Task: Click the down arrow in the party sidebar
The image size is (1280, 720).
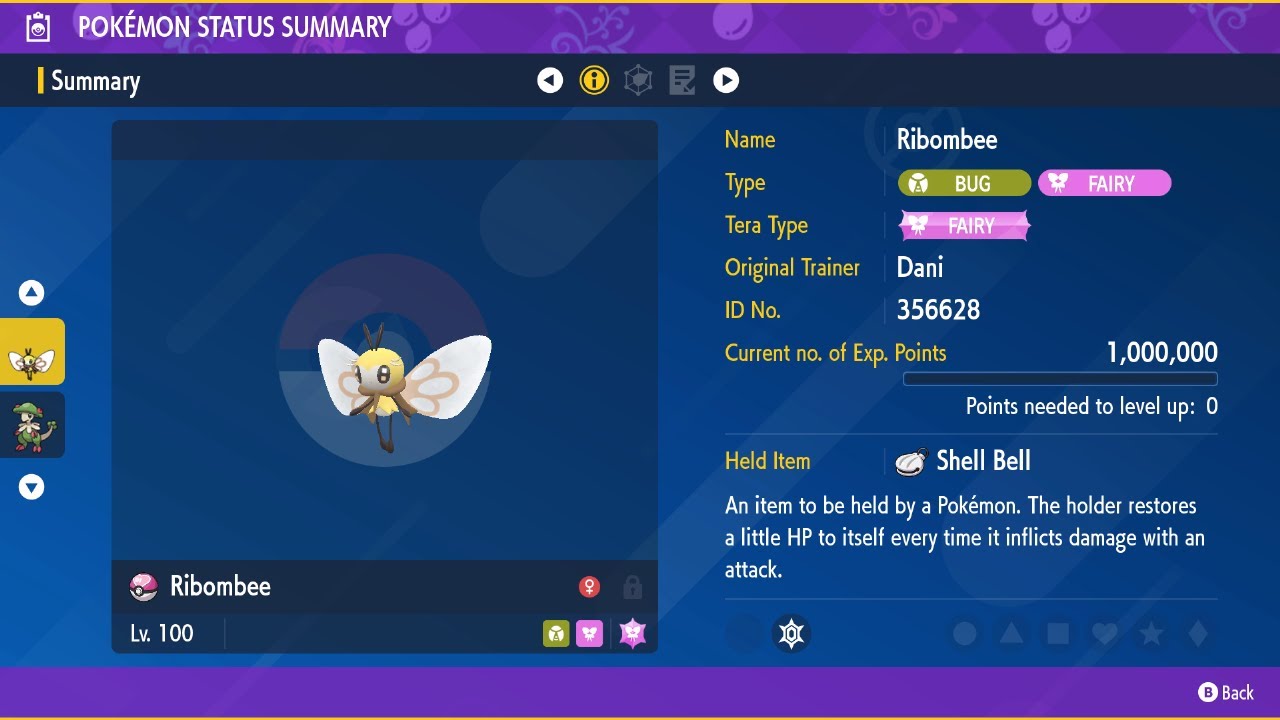Action: (32, 487)
